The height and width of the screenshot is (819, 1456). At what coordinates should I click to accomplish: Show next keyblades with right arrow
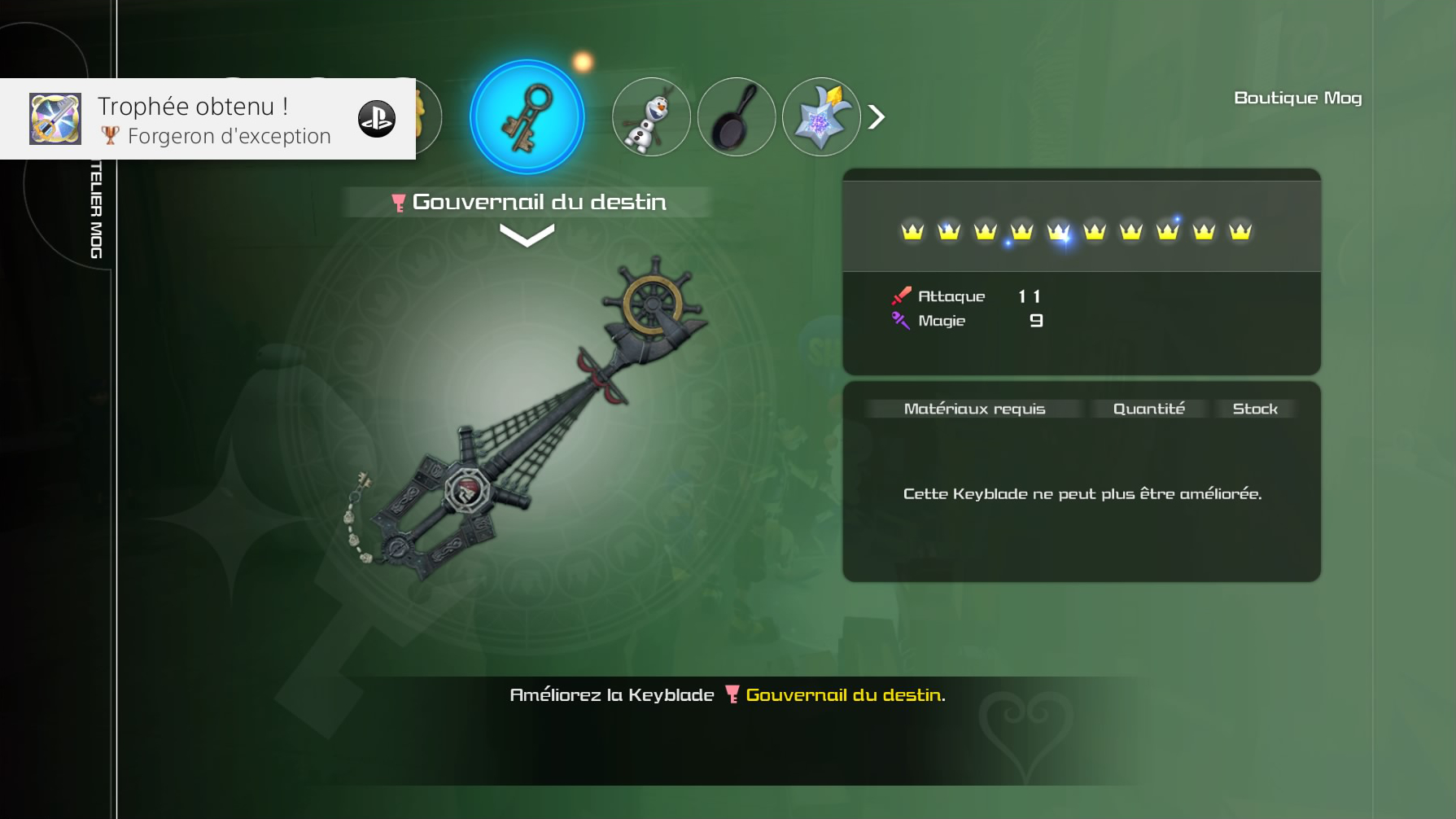[x=877, y=117]
